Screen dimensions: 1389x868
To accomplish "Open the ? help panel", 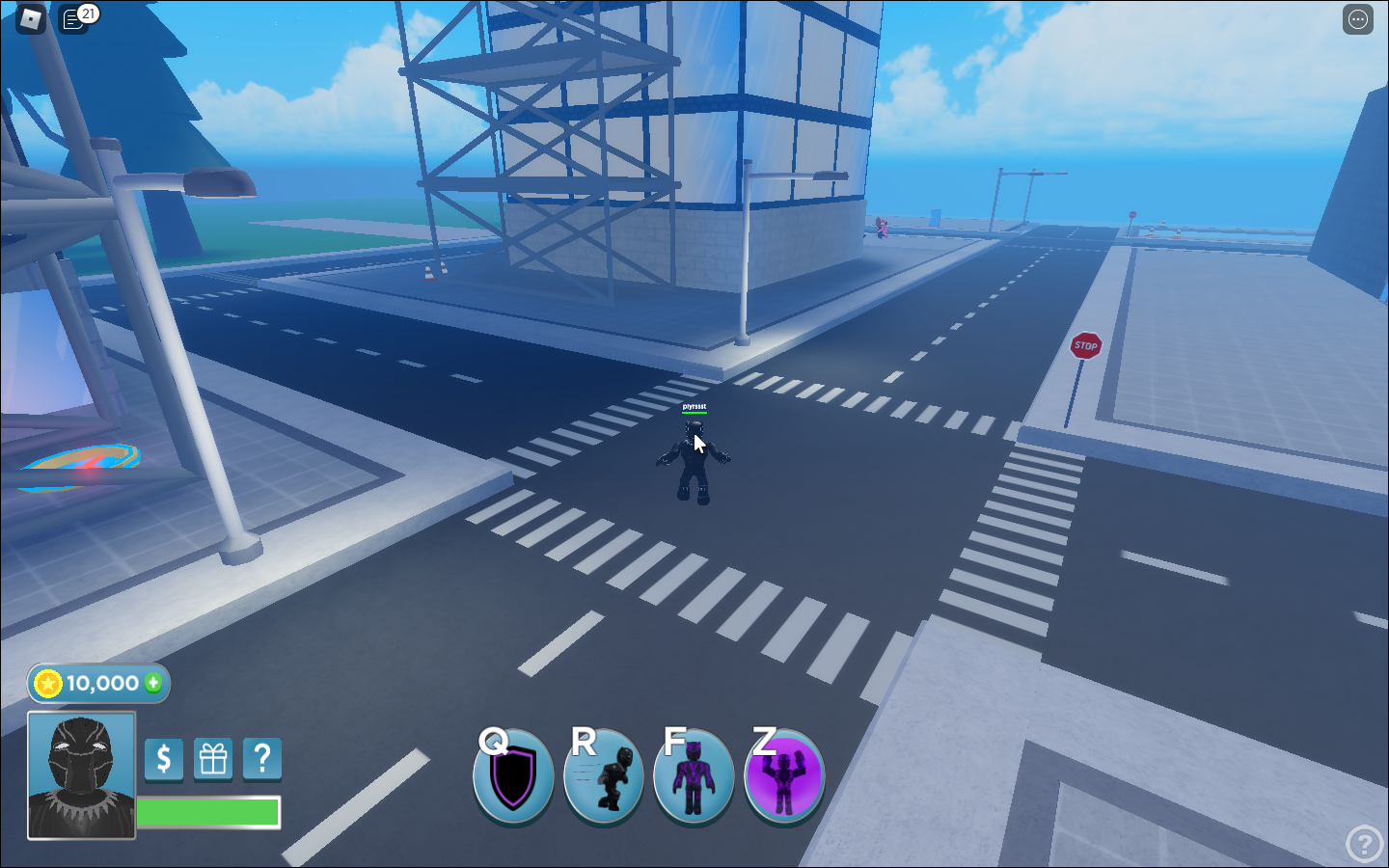I will 260,760.
